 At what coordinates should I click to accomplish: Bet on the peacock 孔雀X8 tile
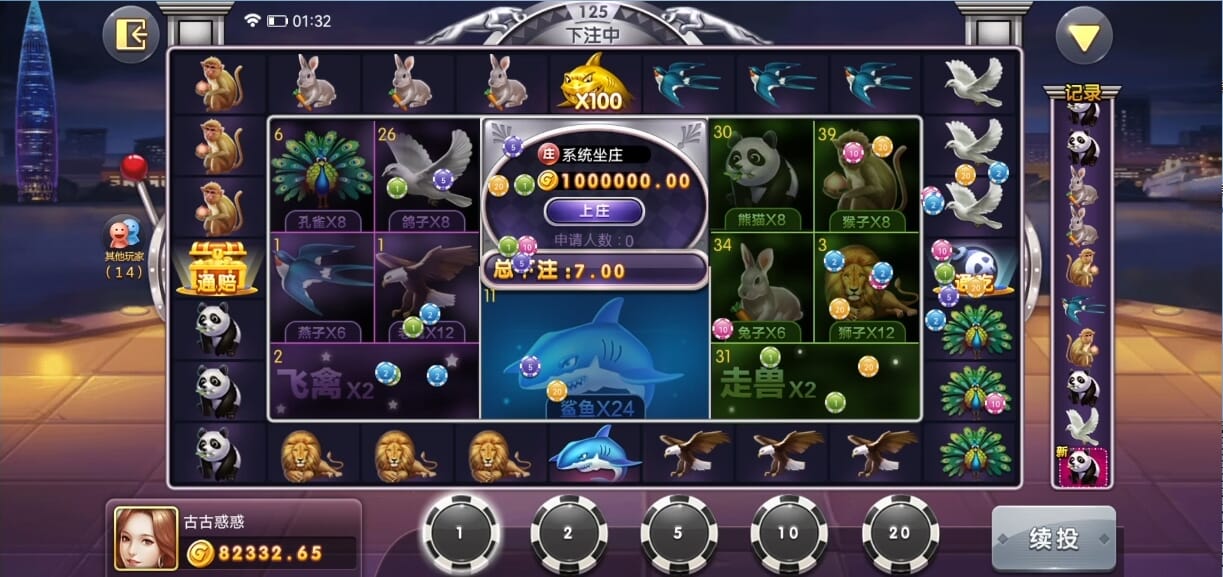[321, 173]
